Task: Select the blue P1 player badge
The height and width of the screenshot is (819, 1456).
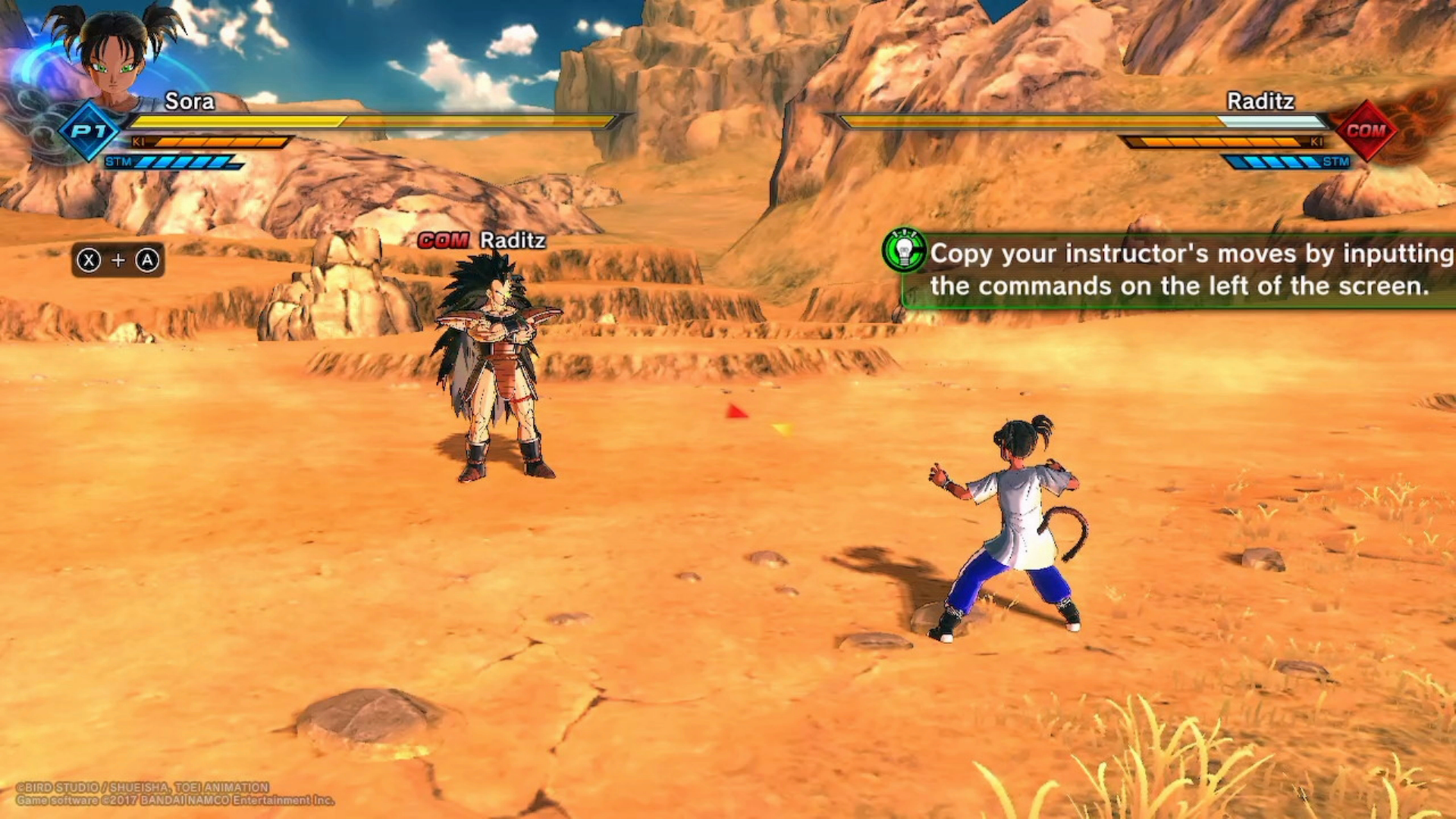Action: 89,130
